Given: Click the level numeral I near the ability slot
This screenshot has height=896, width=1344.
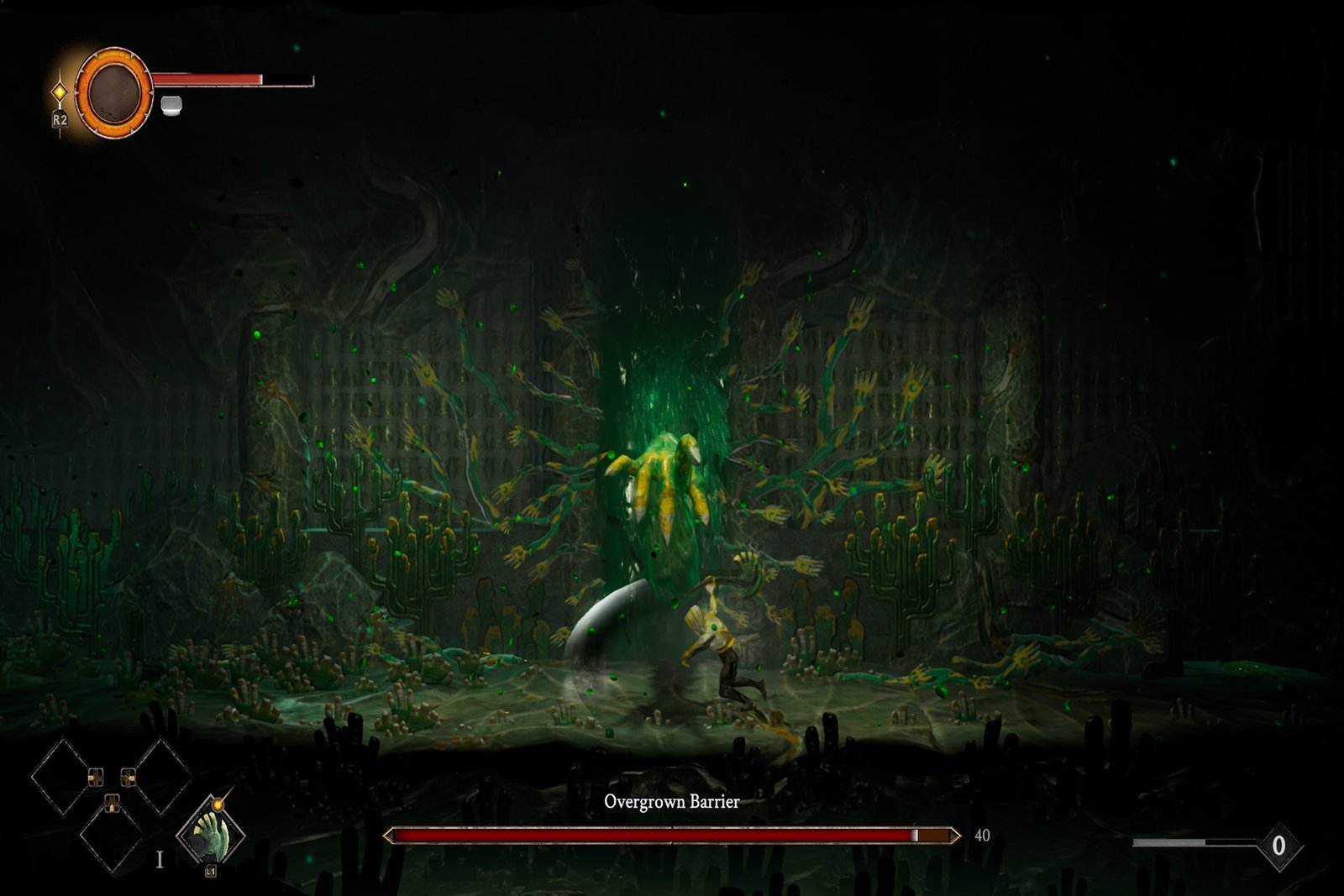Looking at the screenshot, I should tap(160, 858).
